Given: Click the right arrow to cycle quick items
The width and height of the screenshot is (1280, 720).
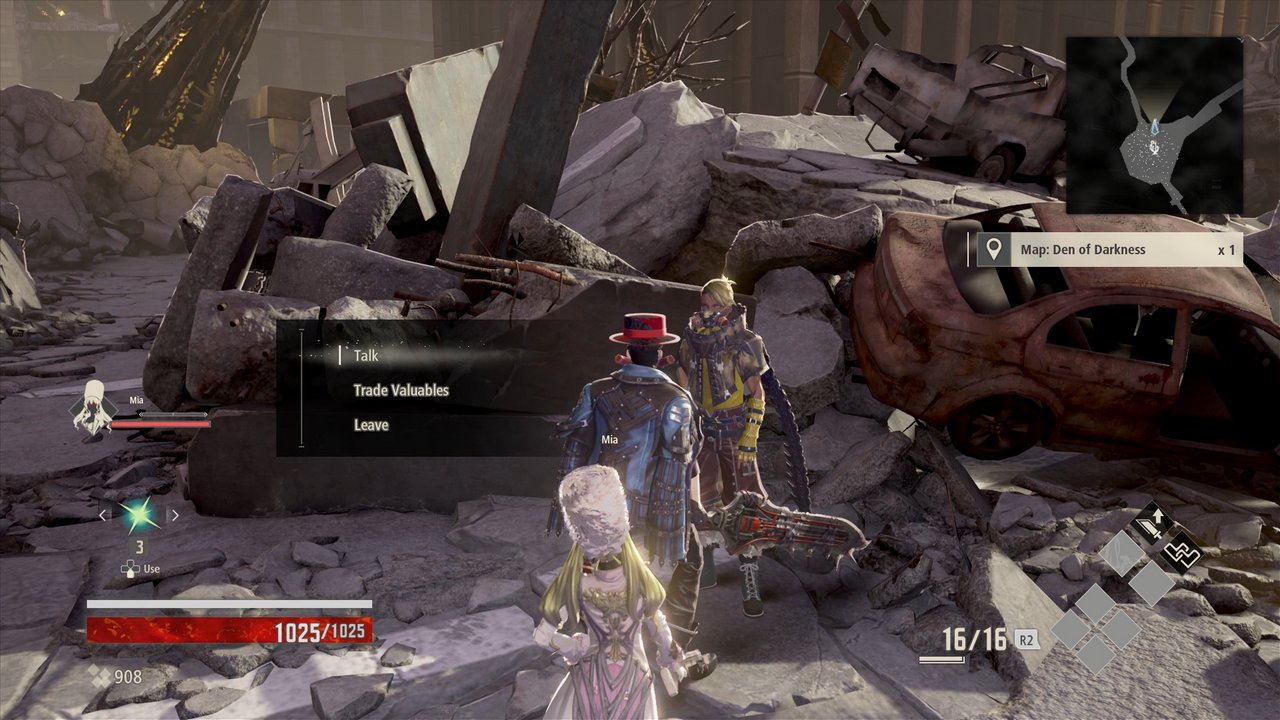Looking at the screenshot, I should click(175, 514).
